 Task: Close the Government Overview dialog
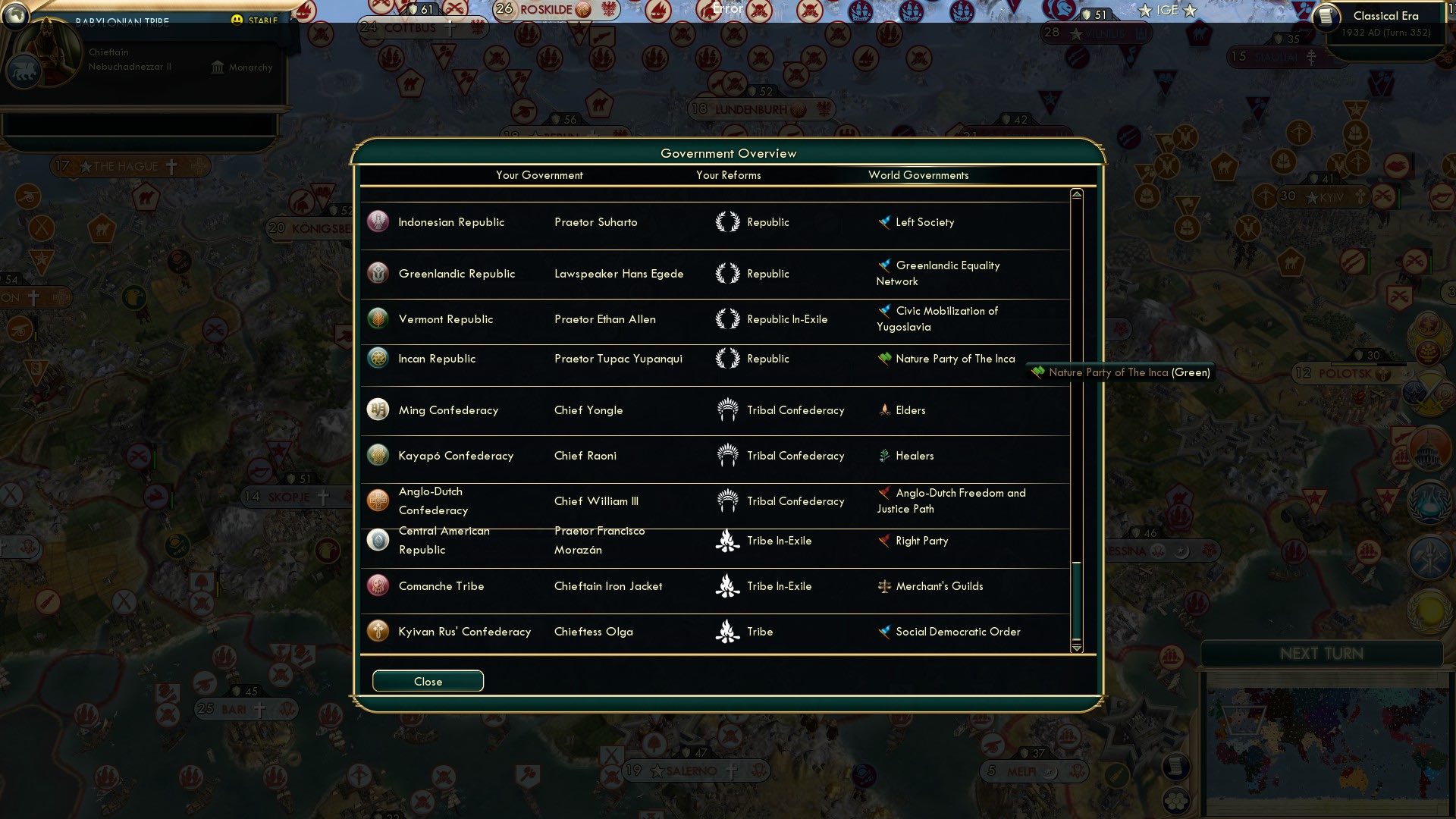point(426,680)
